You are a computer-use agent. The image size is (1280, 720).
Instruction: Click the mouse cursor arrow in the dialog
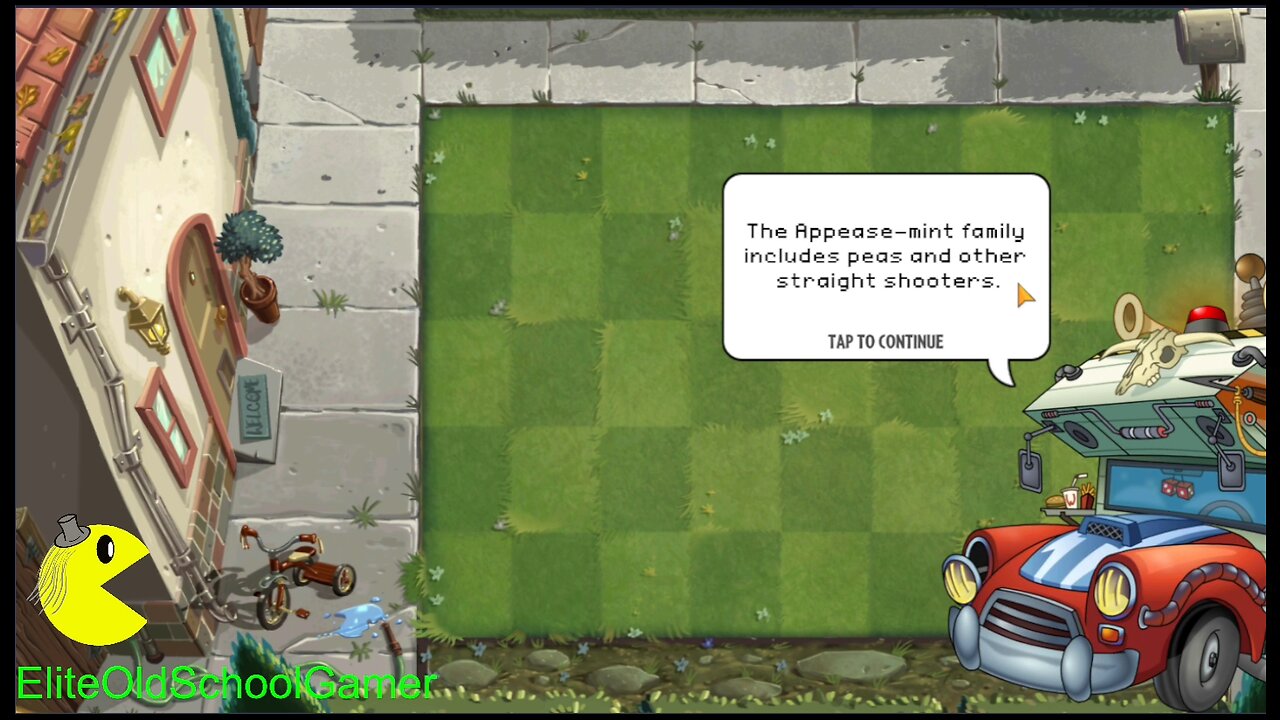coord(1025,295)
